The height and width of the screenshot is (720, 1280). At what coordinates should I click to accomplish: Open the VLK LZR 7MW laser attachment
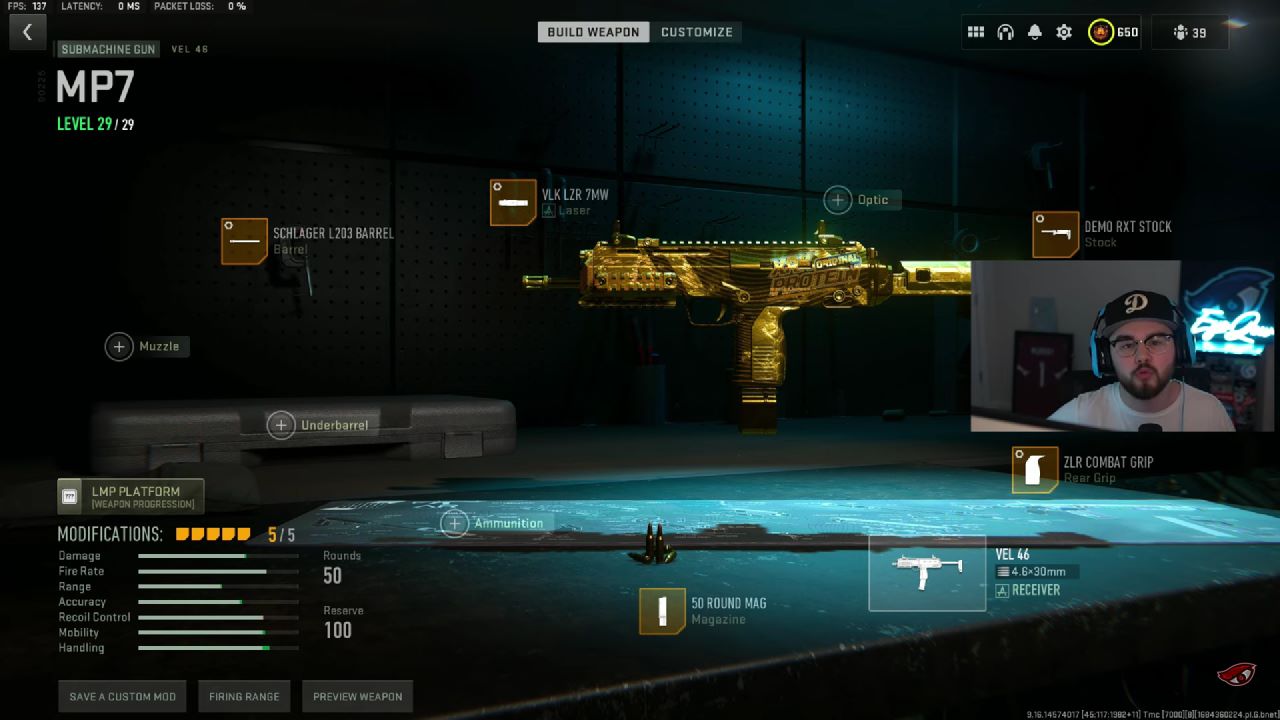(x=513, y=200)
